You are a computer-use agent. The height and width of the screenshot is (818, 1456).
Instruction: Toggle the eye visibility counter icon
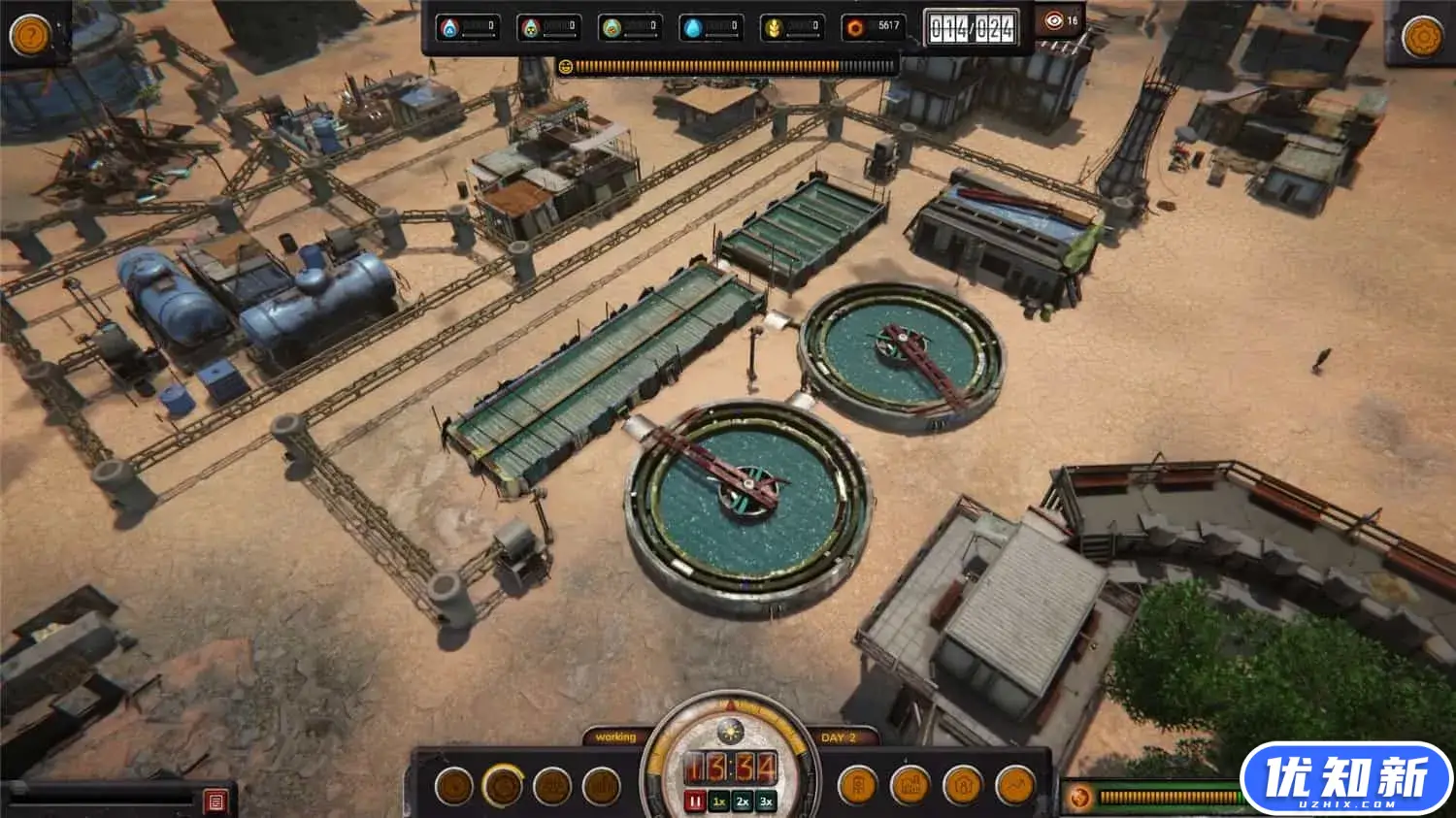(x=1054, y=20)
